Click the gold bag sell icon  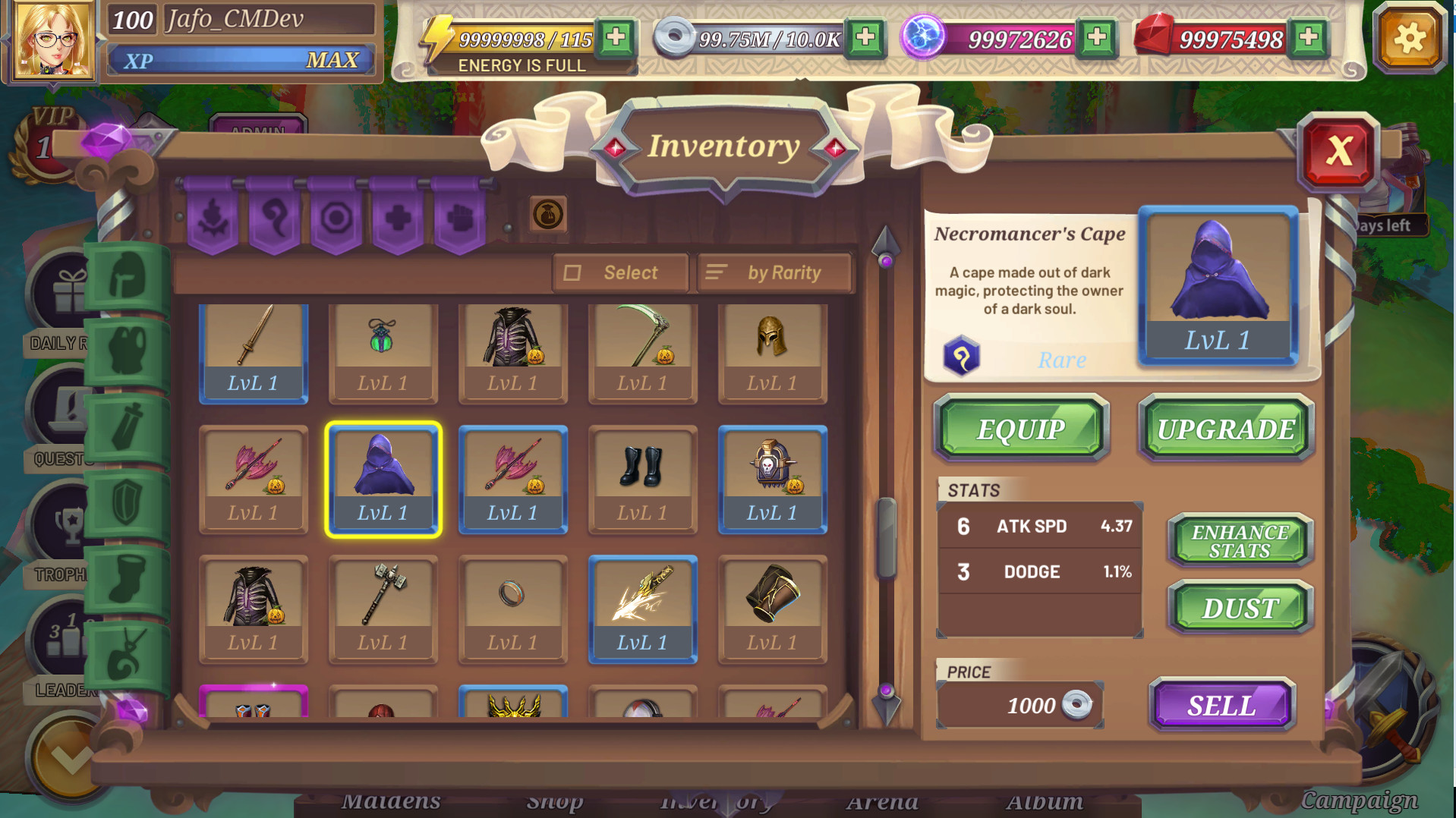(548, 215)
